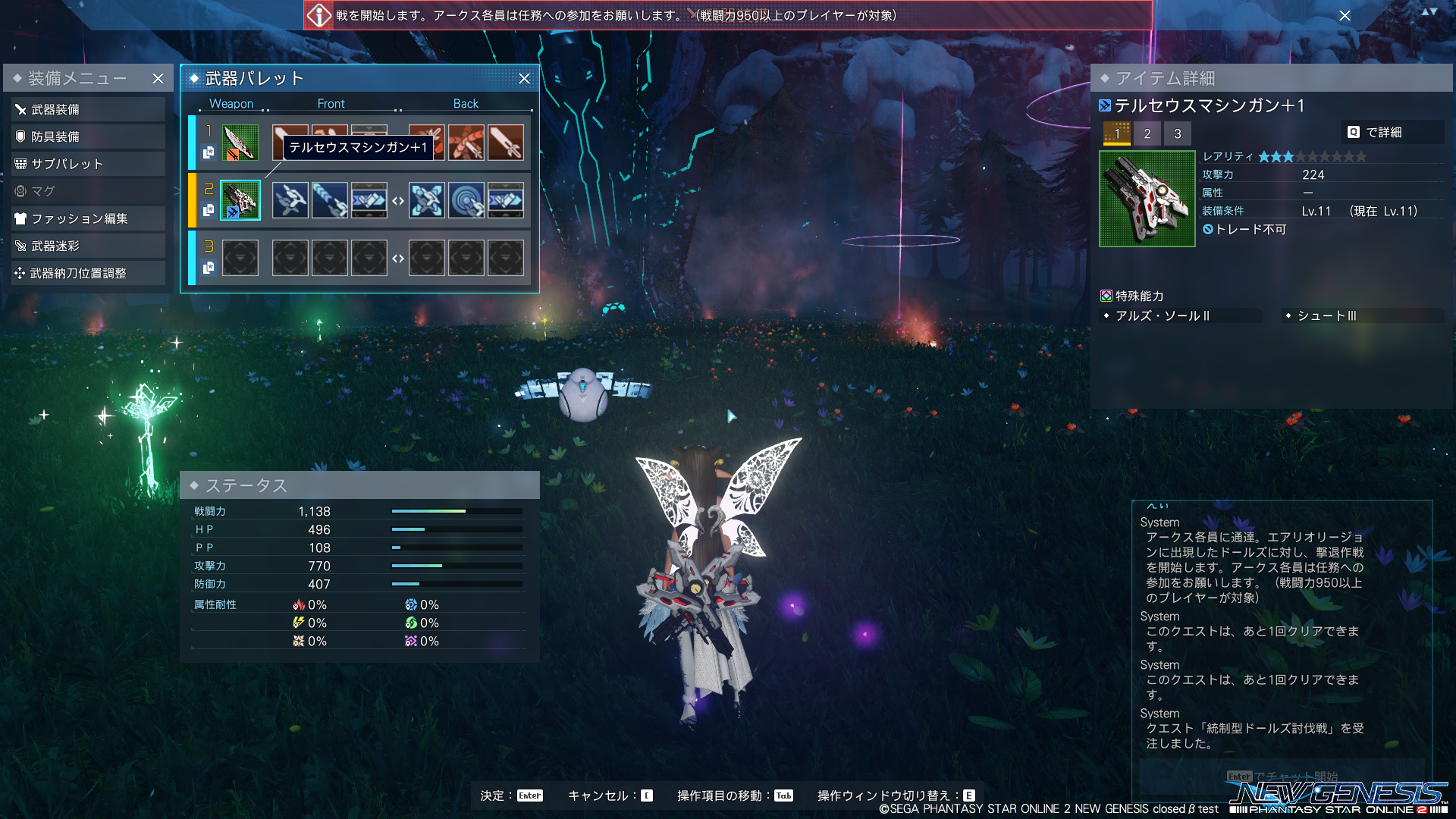Image resolution: width=1456 pixels, height=819 pixels.
Task: Swap front and back on palette 2
Action: pyautogui.click(x=398, y=201)
